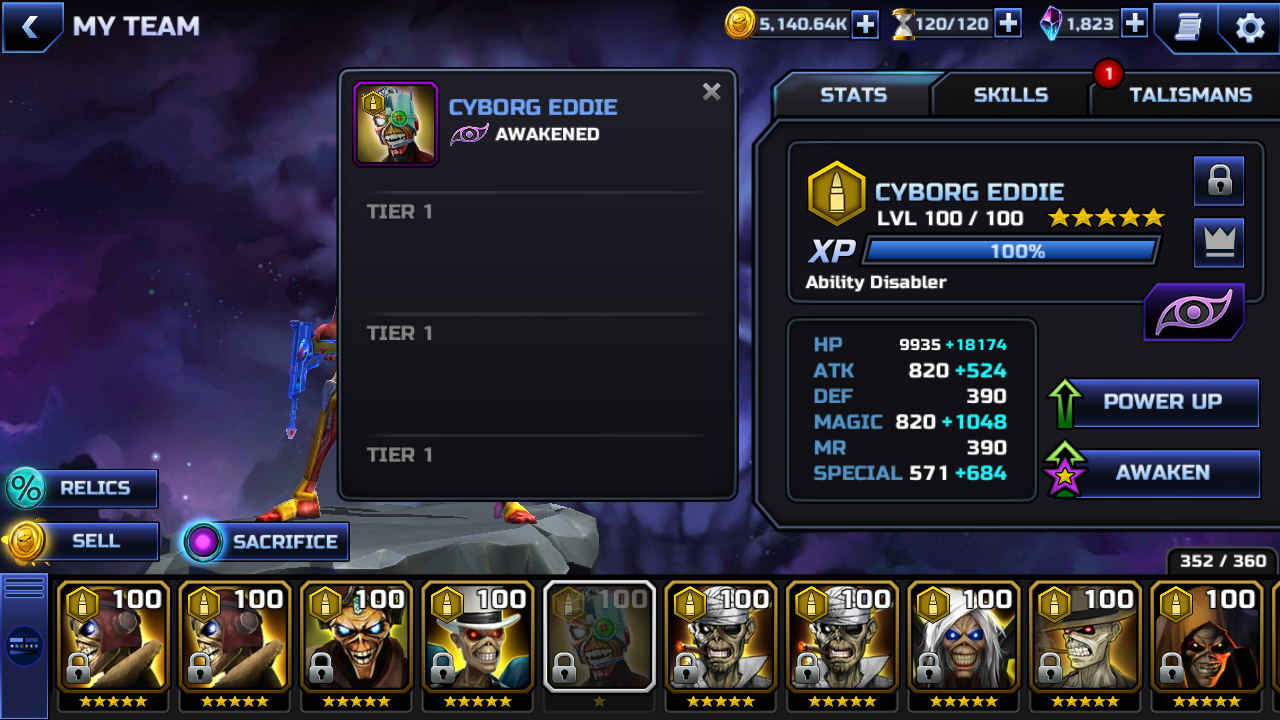Screen dimensions: 1280x720
Task: Click the Power Up button
Action: coord(1160,402)
